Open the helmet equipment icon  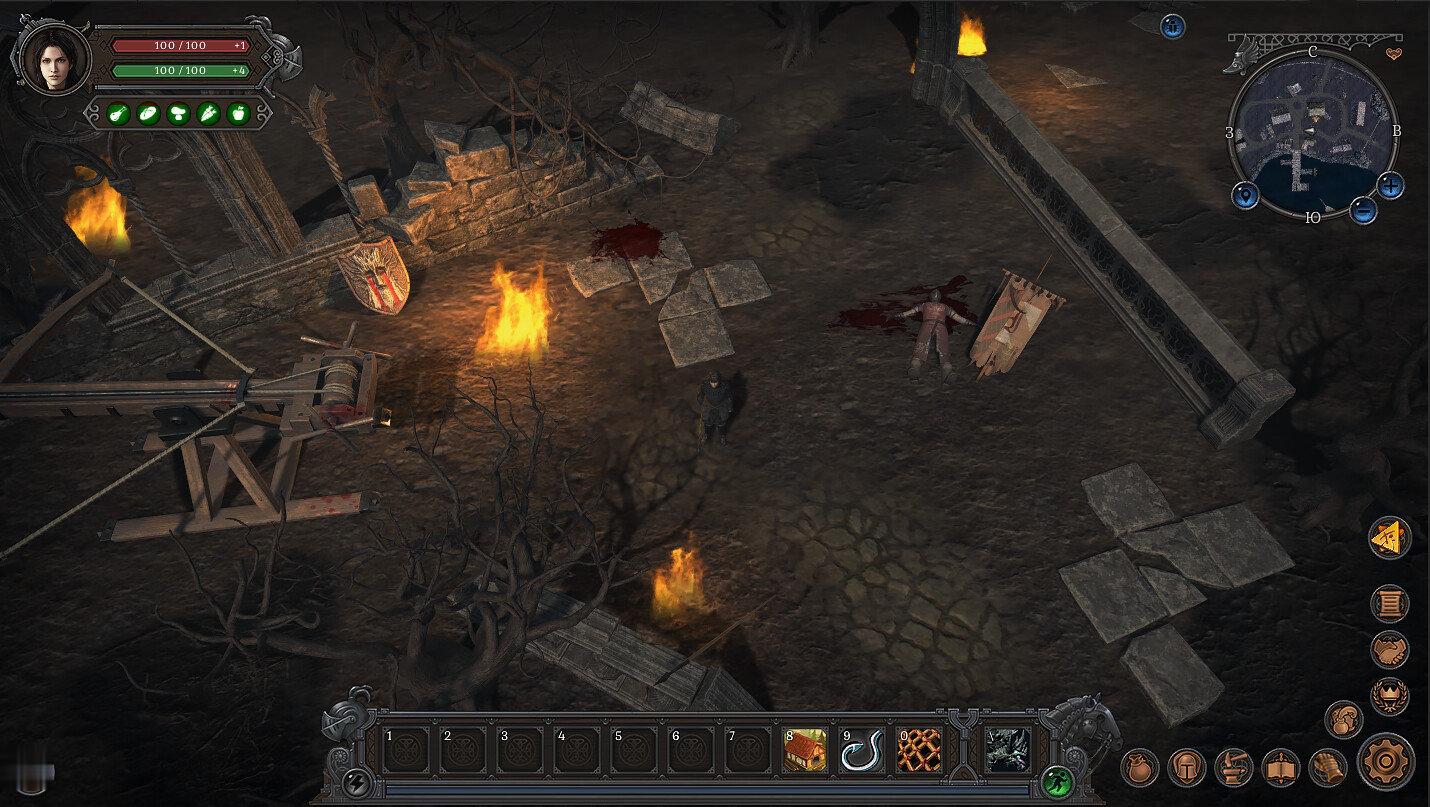point(1187,767)
